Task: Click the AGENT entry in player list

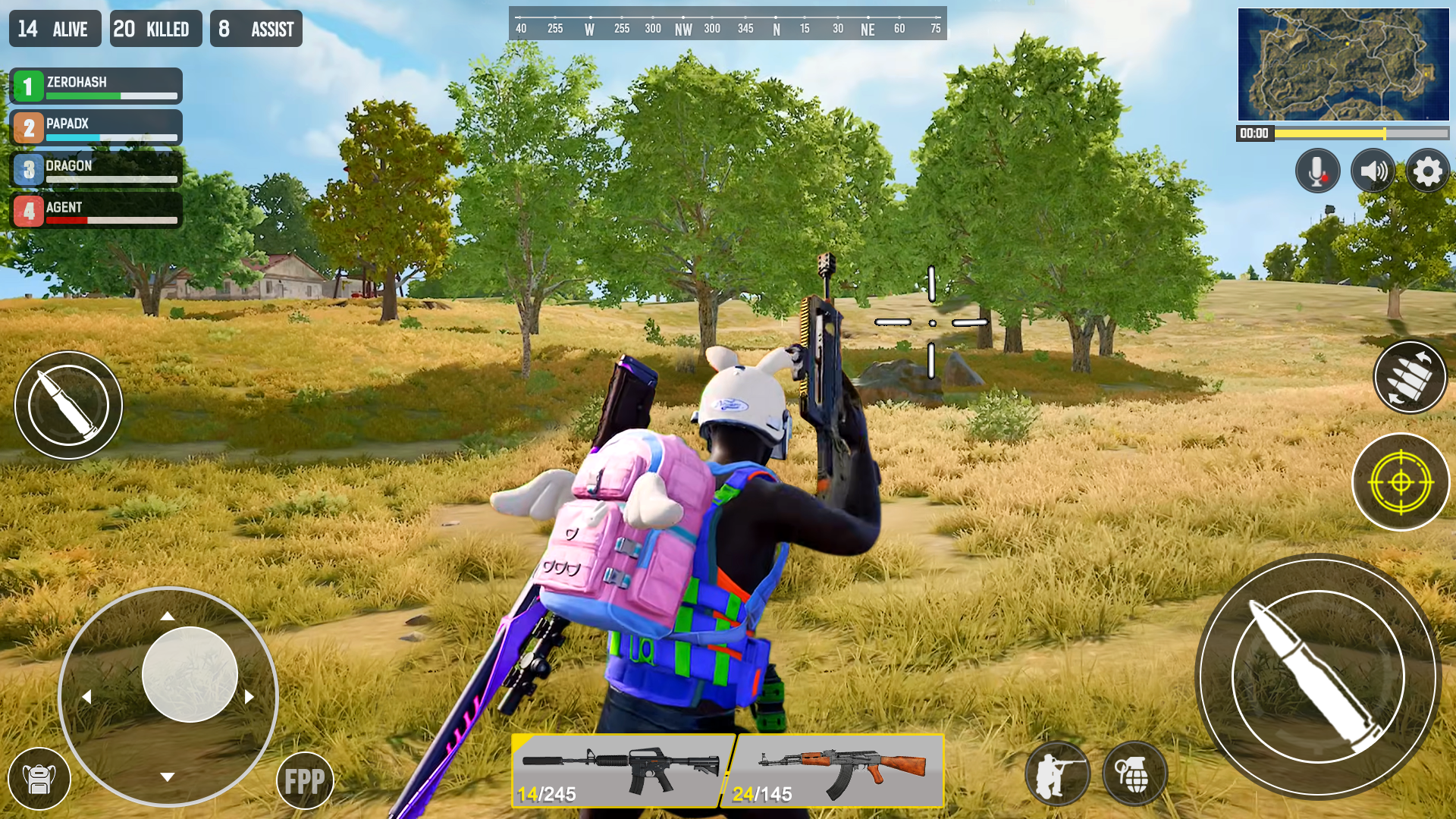Action: [95, 211]
